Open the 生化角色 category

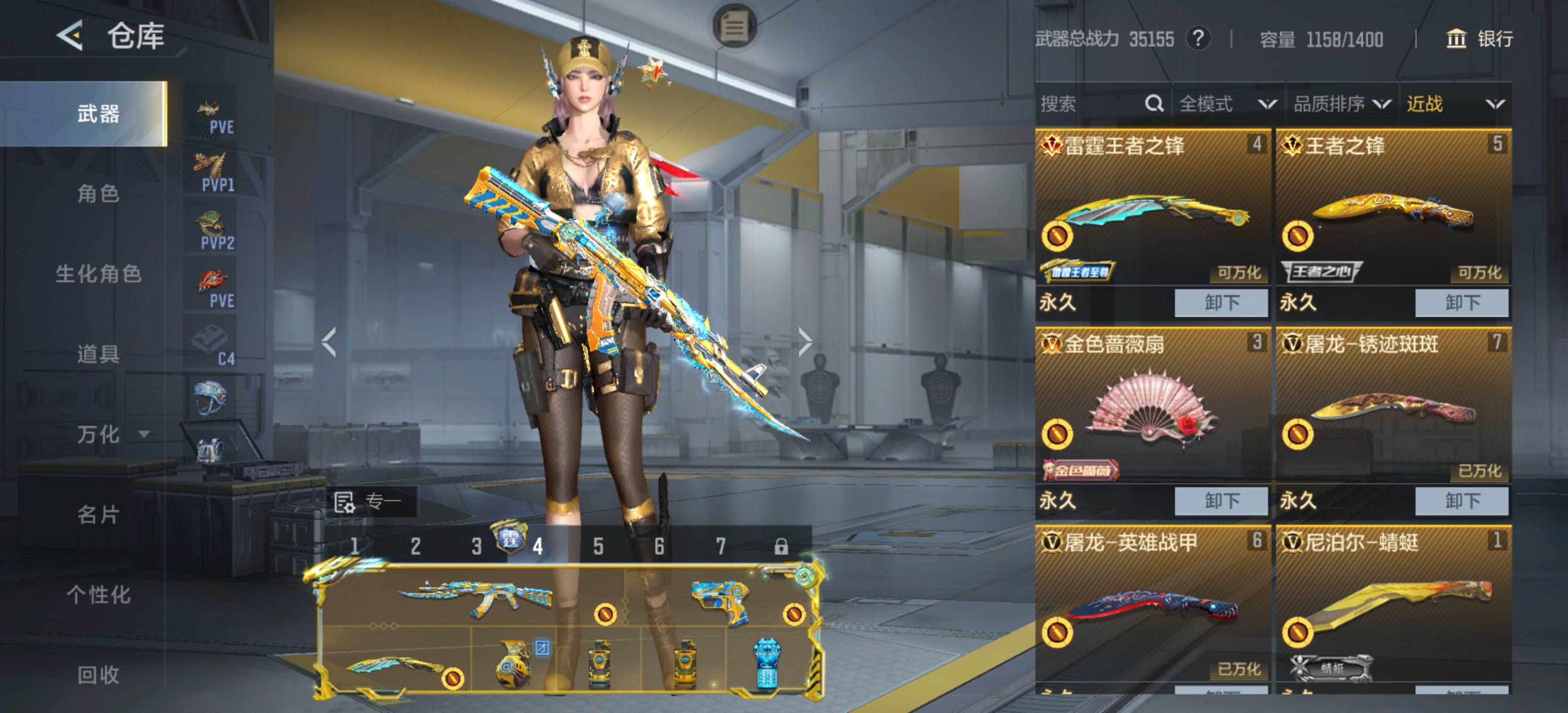tap(98, 274)
